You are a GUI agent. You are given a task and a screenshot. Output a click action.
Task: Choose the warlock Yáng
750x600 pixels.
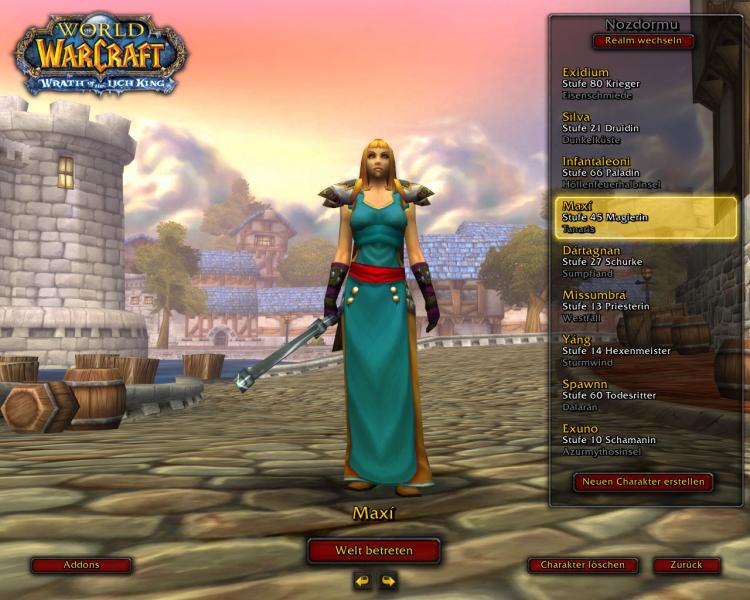(645, 350)
